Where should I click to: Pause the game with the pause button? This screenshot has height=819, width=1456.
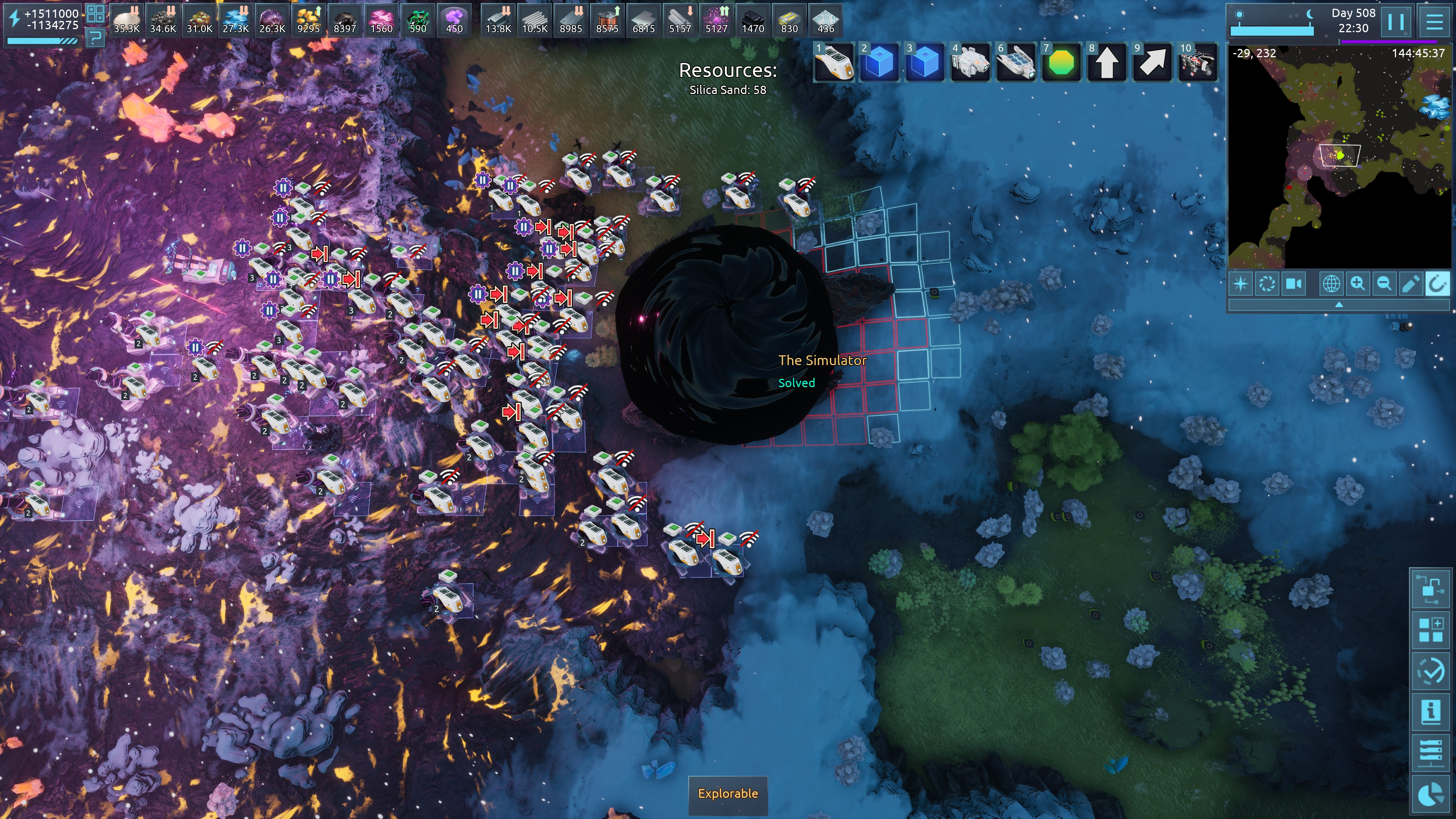(1395, 22)
